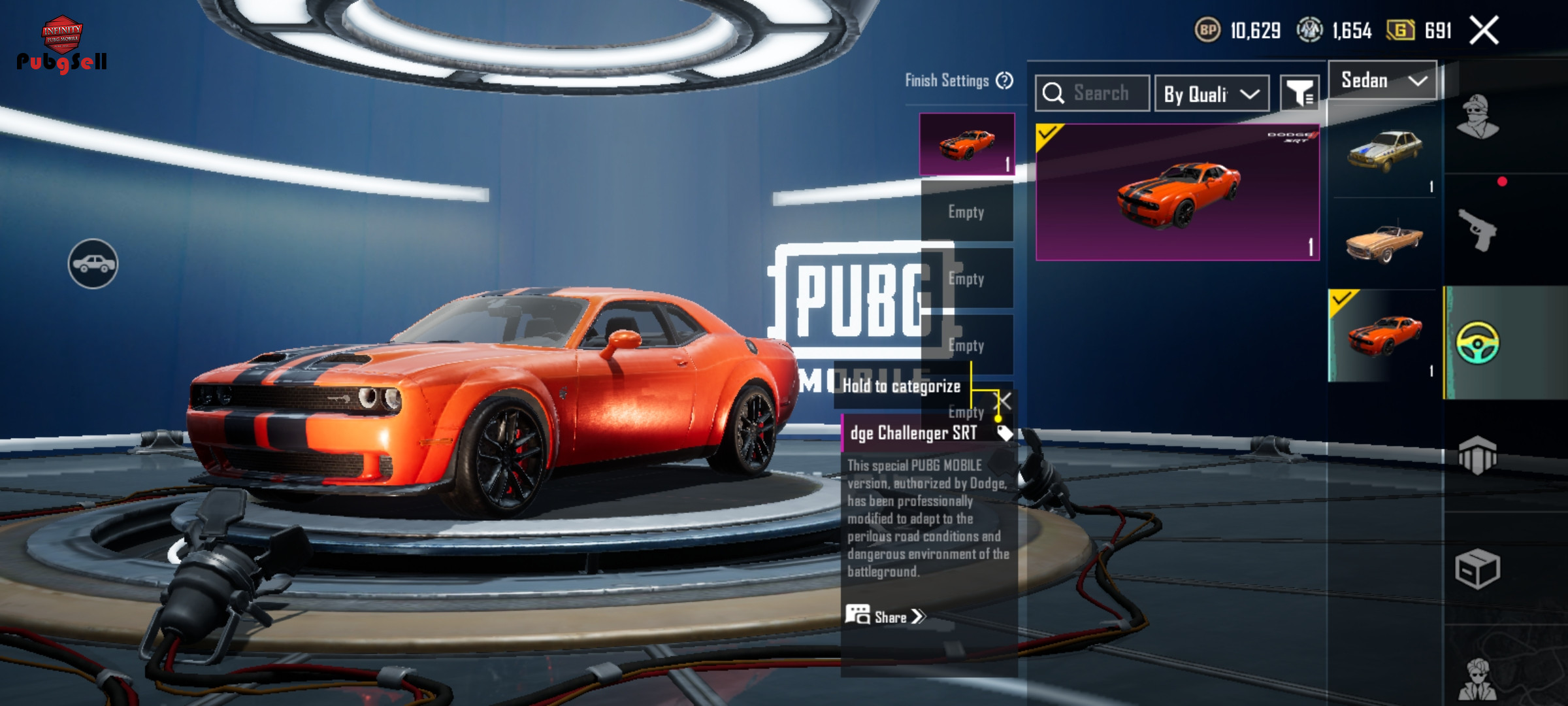
Task: Close the item description popup
Action: tap(1004, 401)
